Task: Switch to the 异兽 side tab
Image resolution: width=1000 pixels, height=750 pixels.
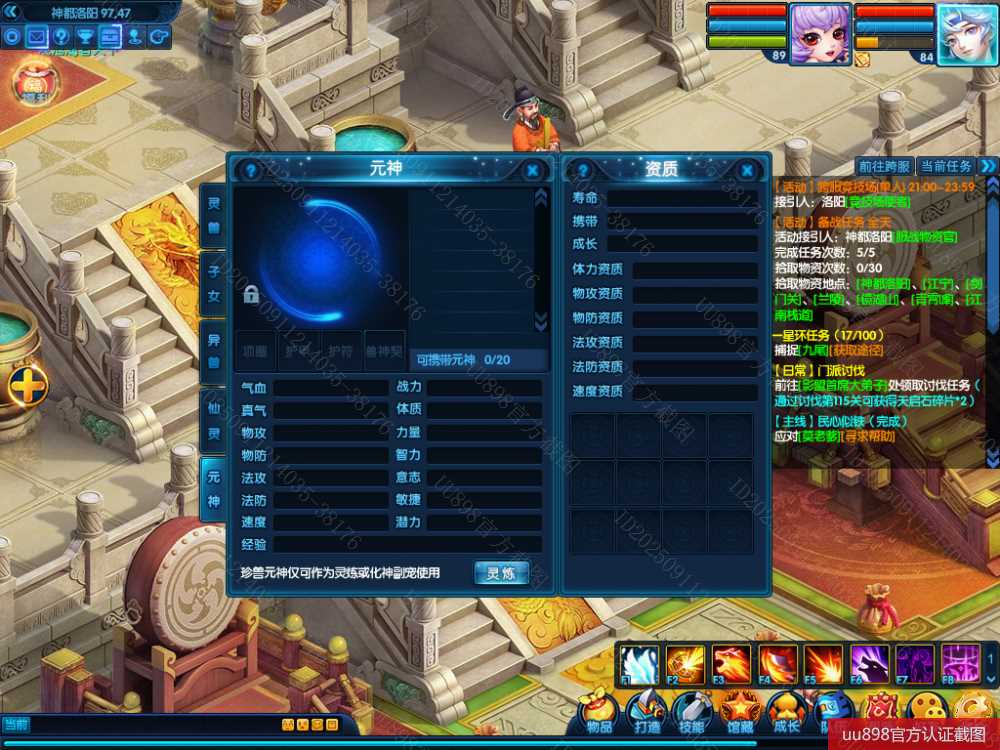Action: click(213, 352)
